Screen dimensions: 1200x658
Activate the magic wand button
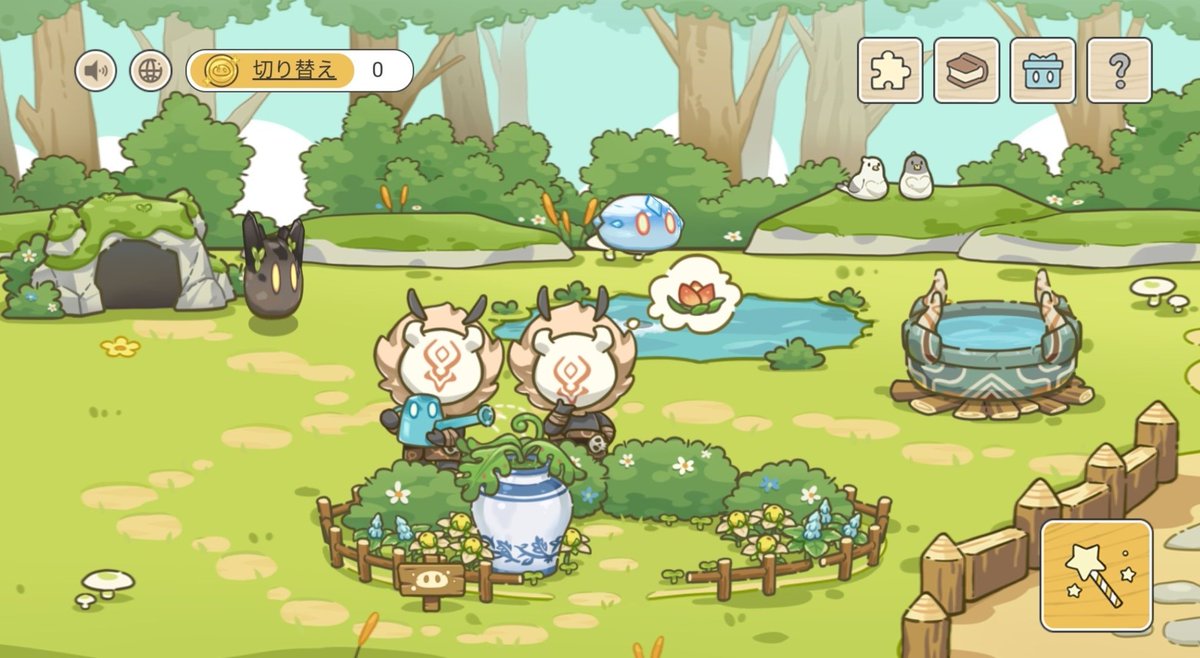[x=1096, y=576]
